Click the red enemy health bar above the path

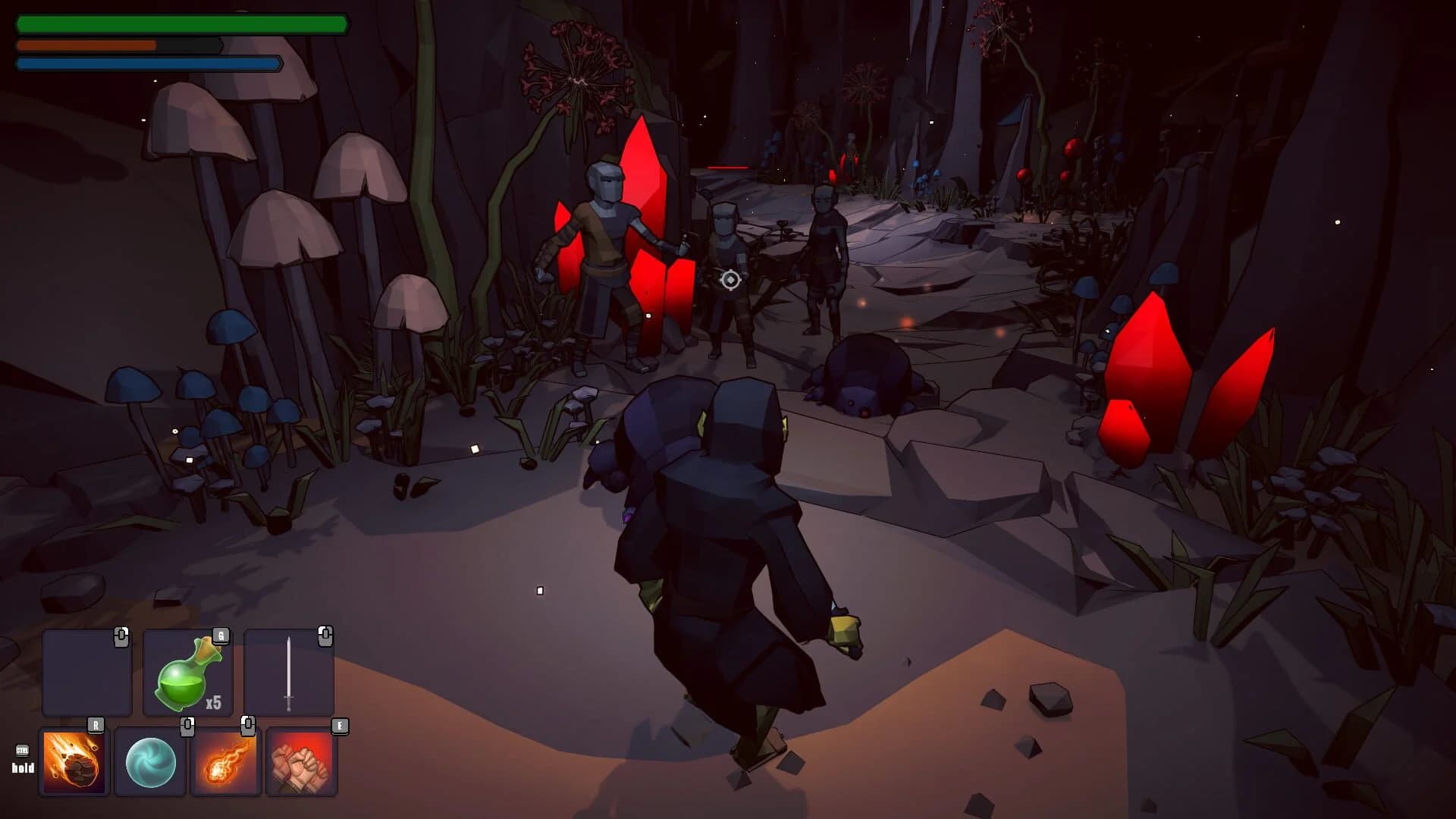coord(728,167)
